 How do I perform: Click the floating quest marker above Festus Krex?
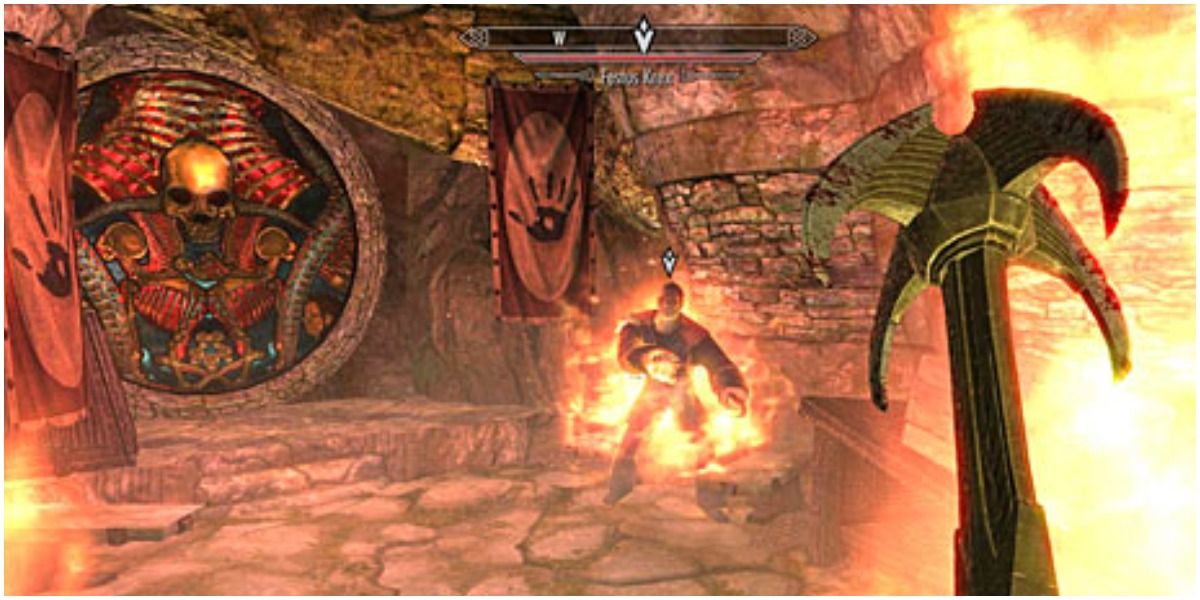[x=669, y=264]
